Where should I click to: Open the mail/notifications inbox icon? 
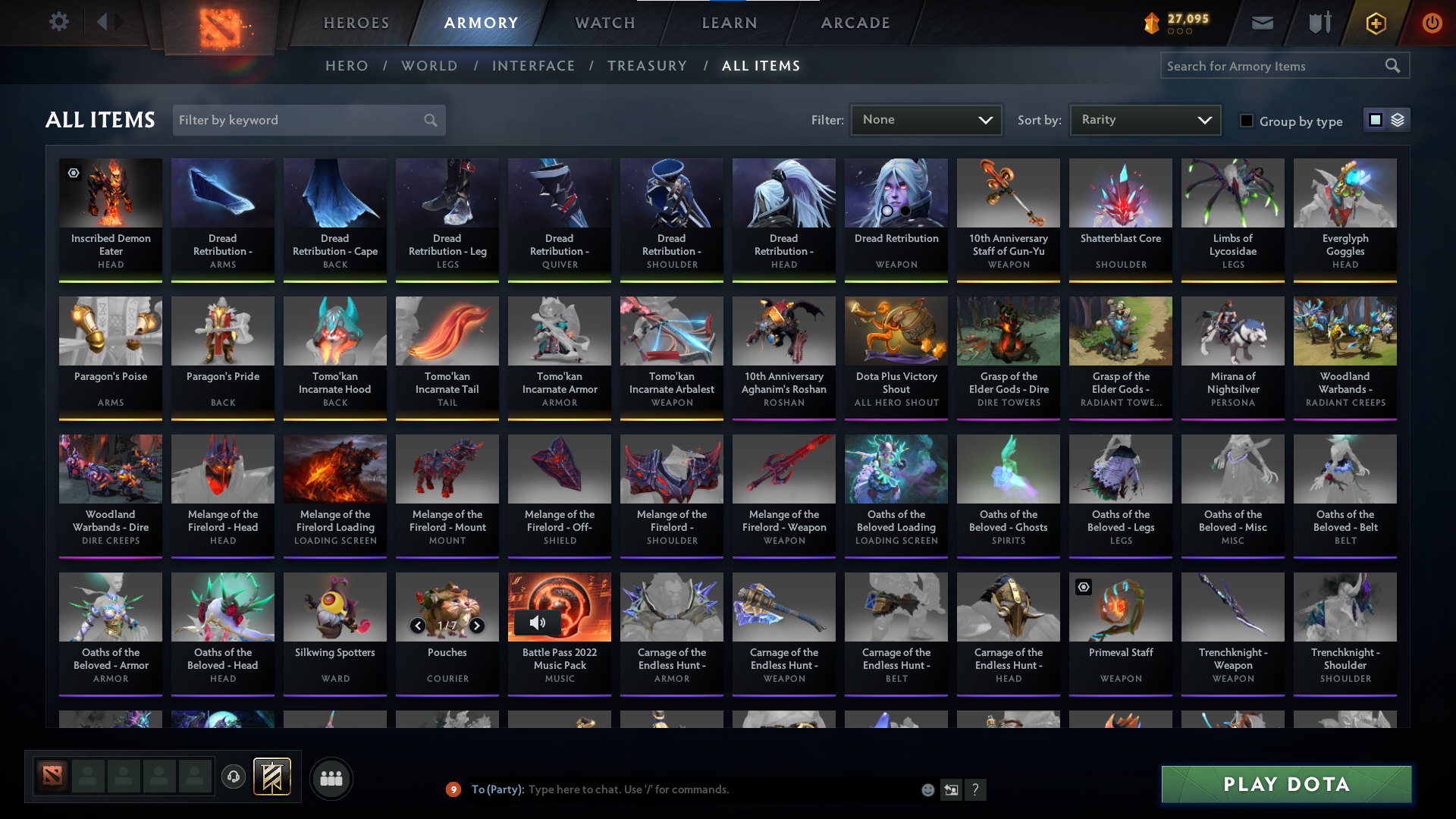coord(1261,23)
